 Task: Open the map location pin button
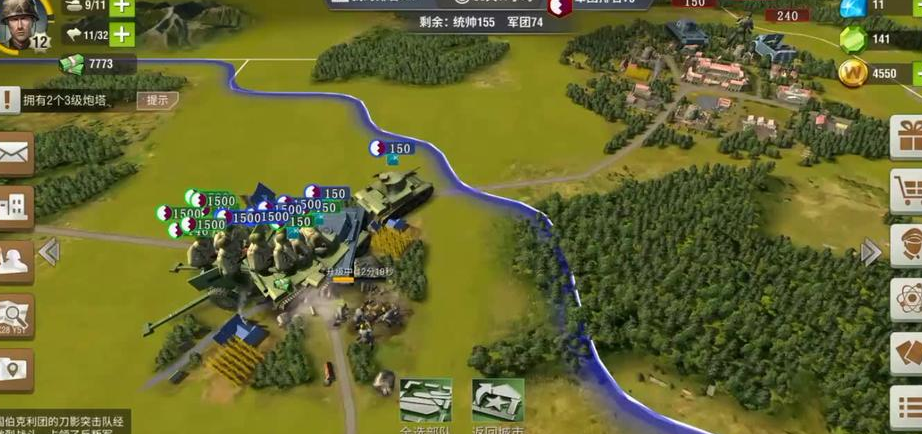16,369
